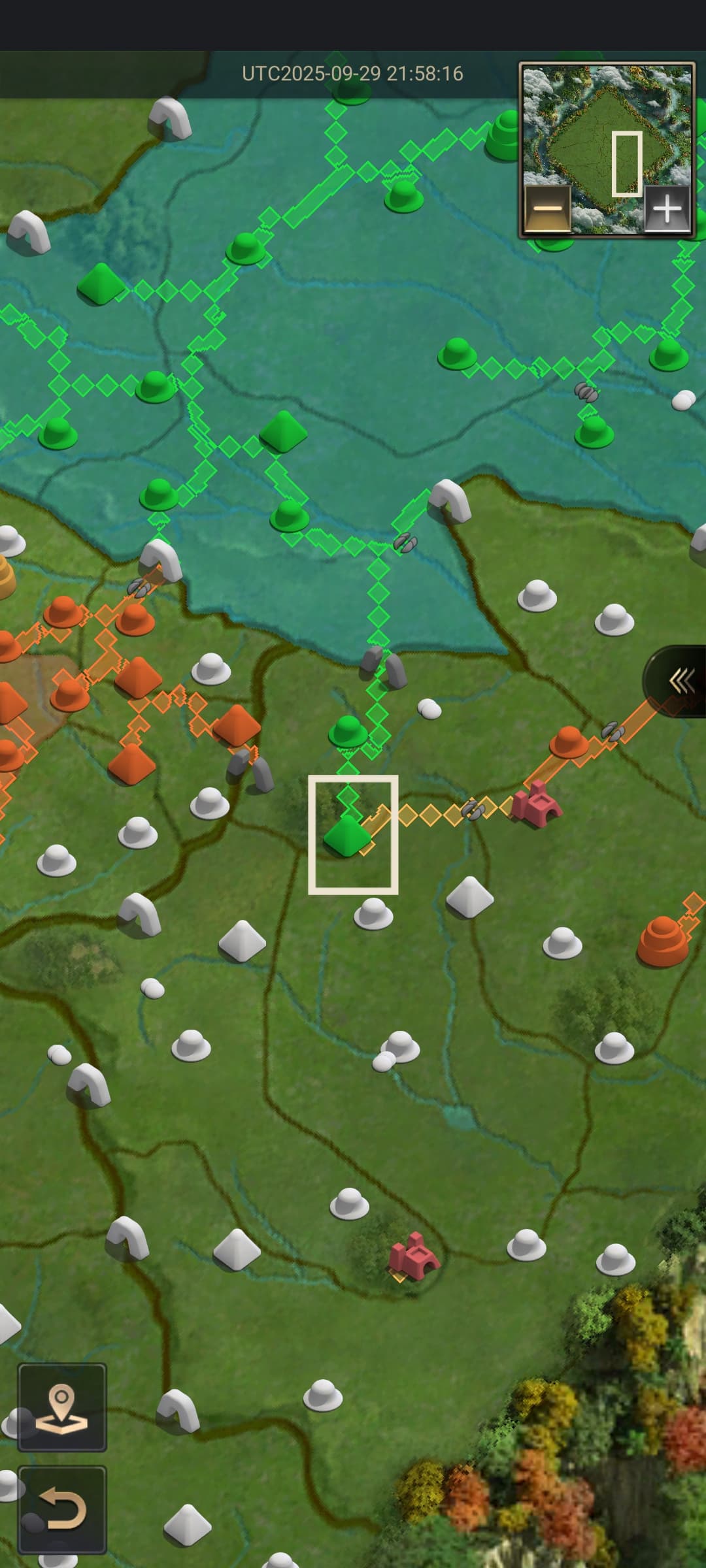The image size is (706, 1568).
Task: Go back using the return arrow button
Action: click(62, 1509)
